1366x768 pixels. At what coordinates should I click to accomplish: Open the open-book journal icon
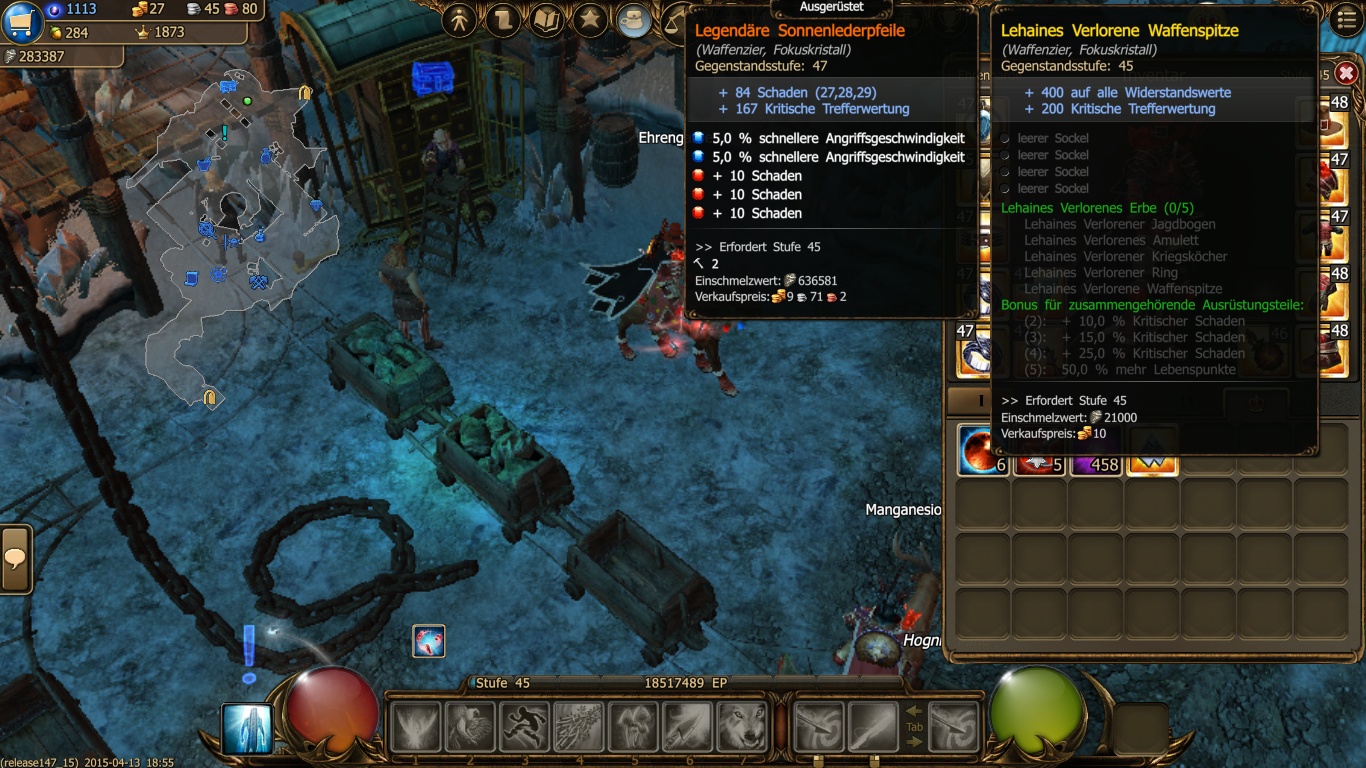[x=546, y=20]
